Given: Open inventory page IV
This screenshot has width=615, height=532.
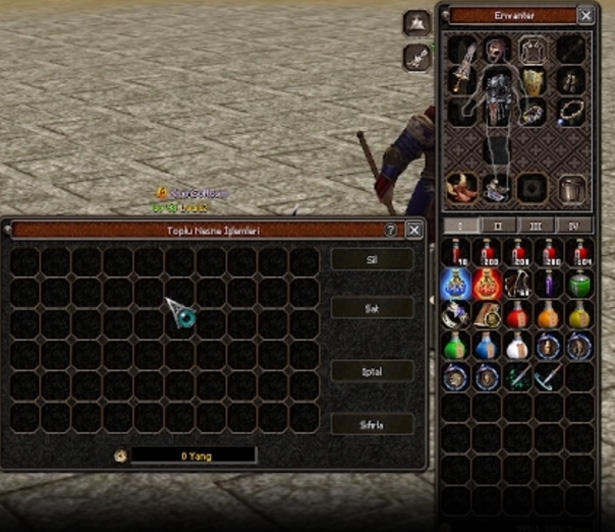Looking at the screenshot, I should (x=575, y=226).
